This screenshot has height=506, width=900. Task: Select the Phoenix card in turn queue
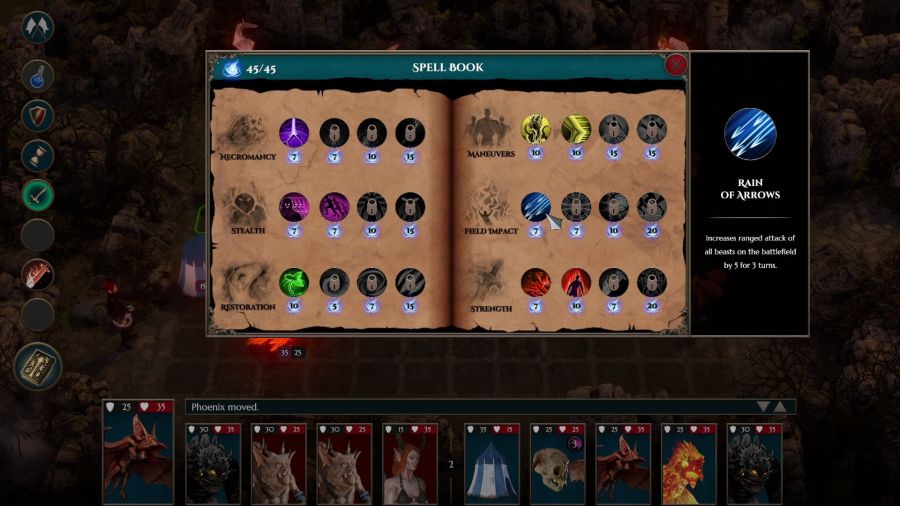pyautogui.click(x=687, y=464)
